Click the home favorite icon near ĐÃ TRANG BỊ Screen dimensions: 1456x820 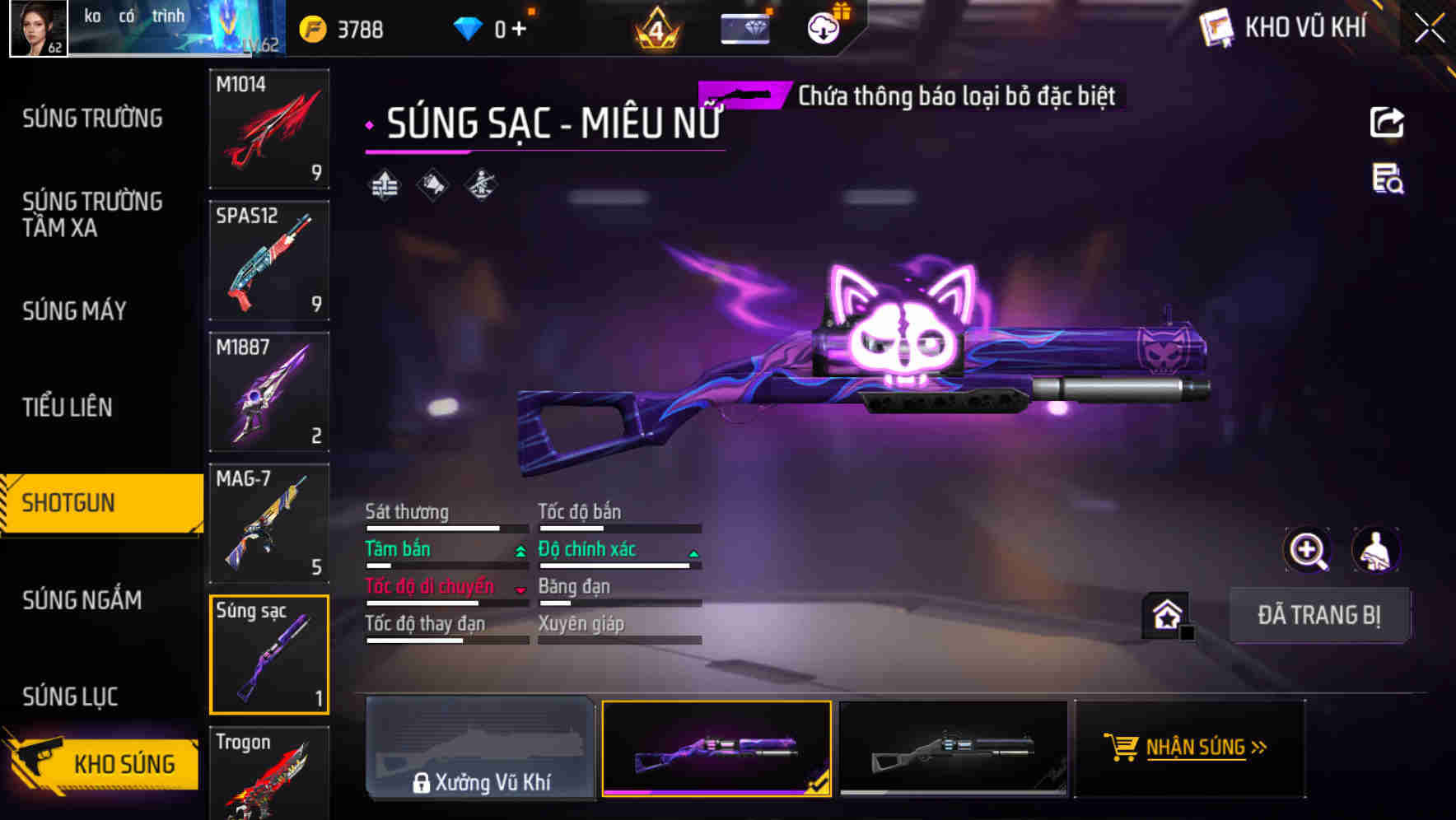tap(1163, 615)
